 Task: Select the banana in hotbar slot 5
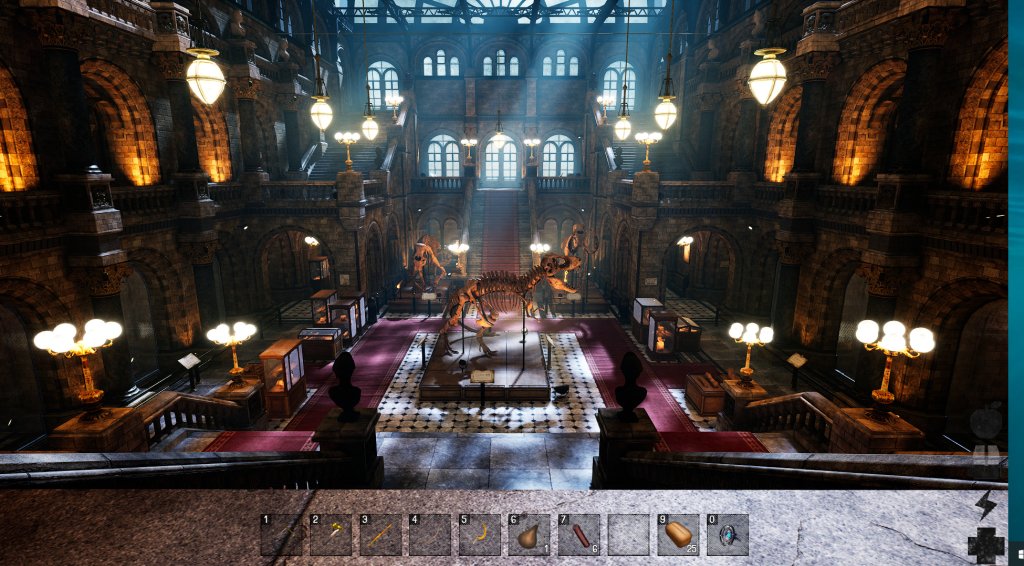coord(479,535)
